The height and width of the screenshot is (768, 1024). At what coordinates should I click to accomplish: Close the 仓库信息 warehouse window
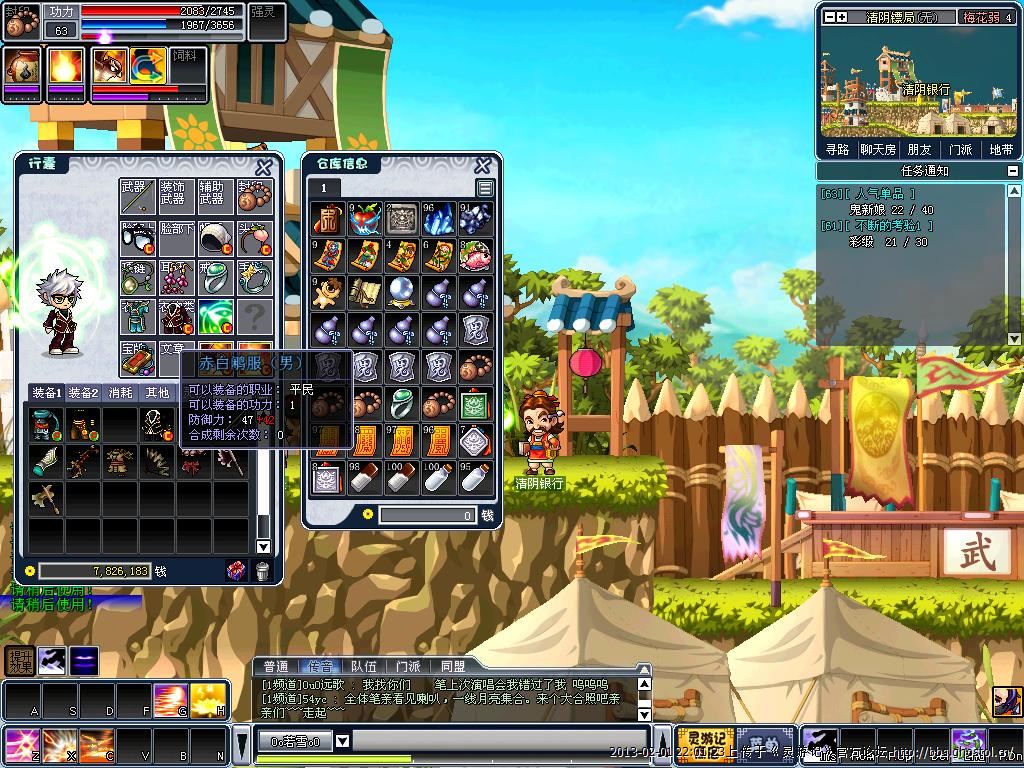tap(483, 165)
